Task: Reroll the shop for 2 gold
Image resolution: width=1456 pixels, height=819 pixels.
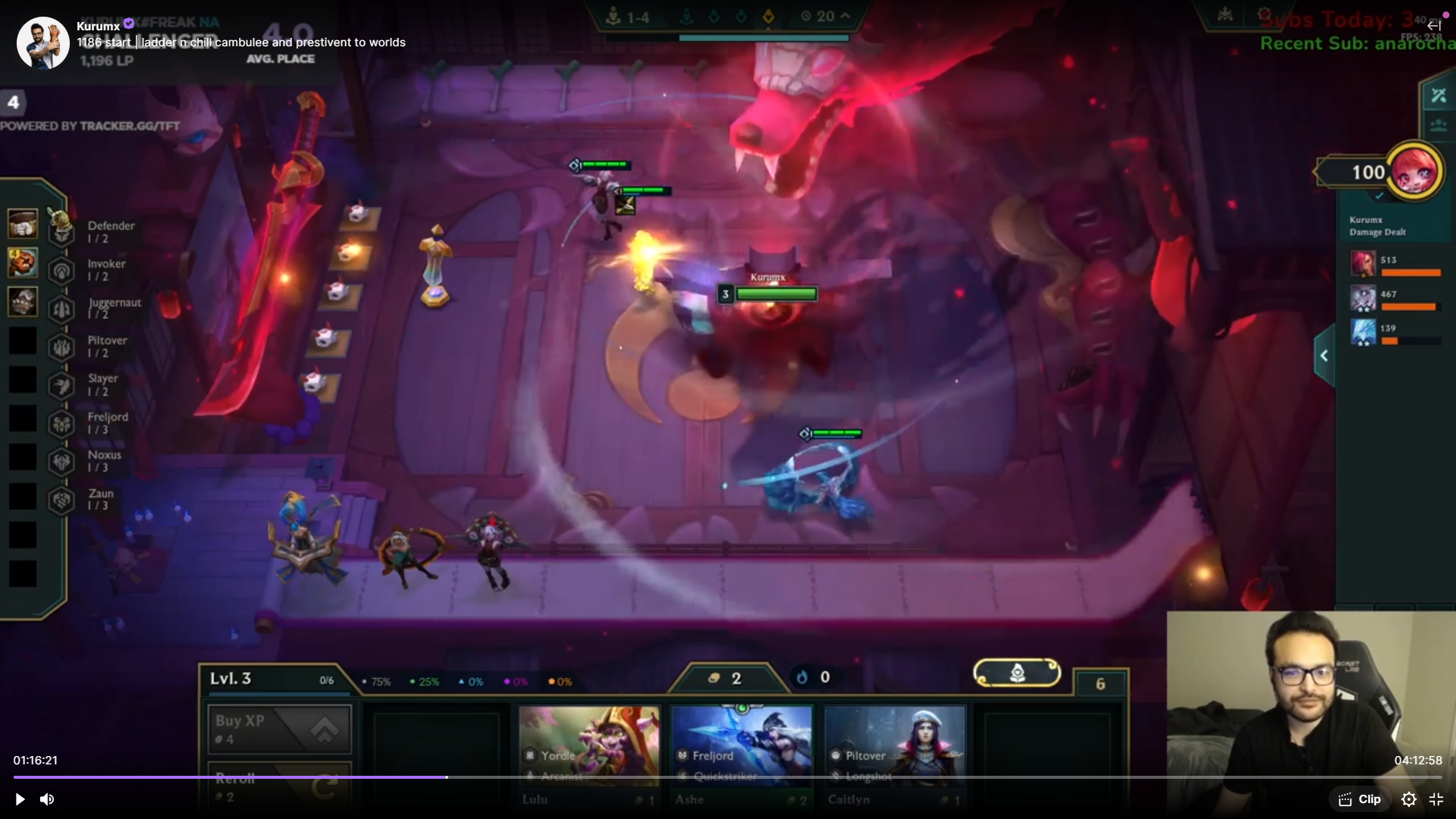Action: pos(279,786)
